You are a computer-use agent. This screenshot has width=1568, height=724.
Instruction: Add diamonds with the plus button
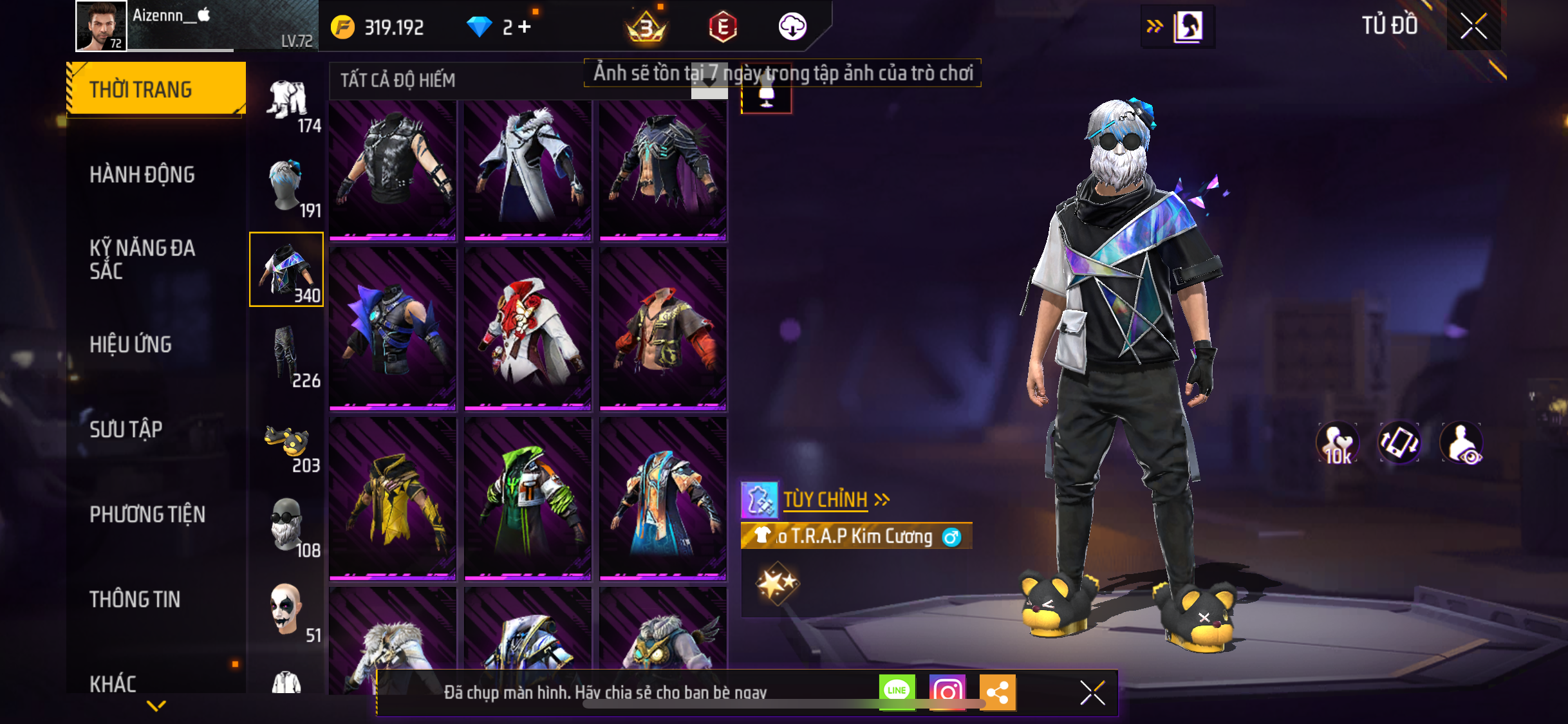click(525, 27)
